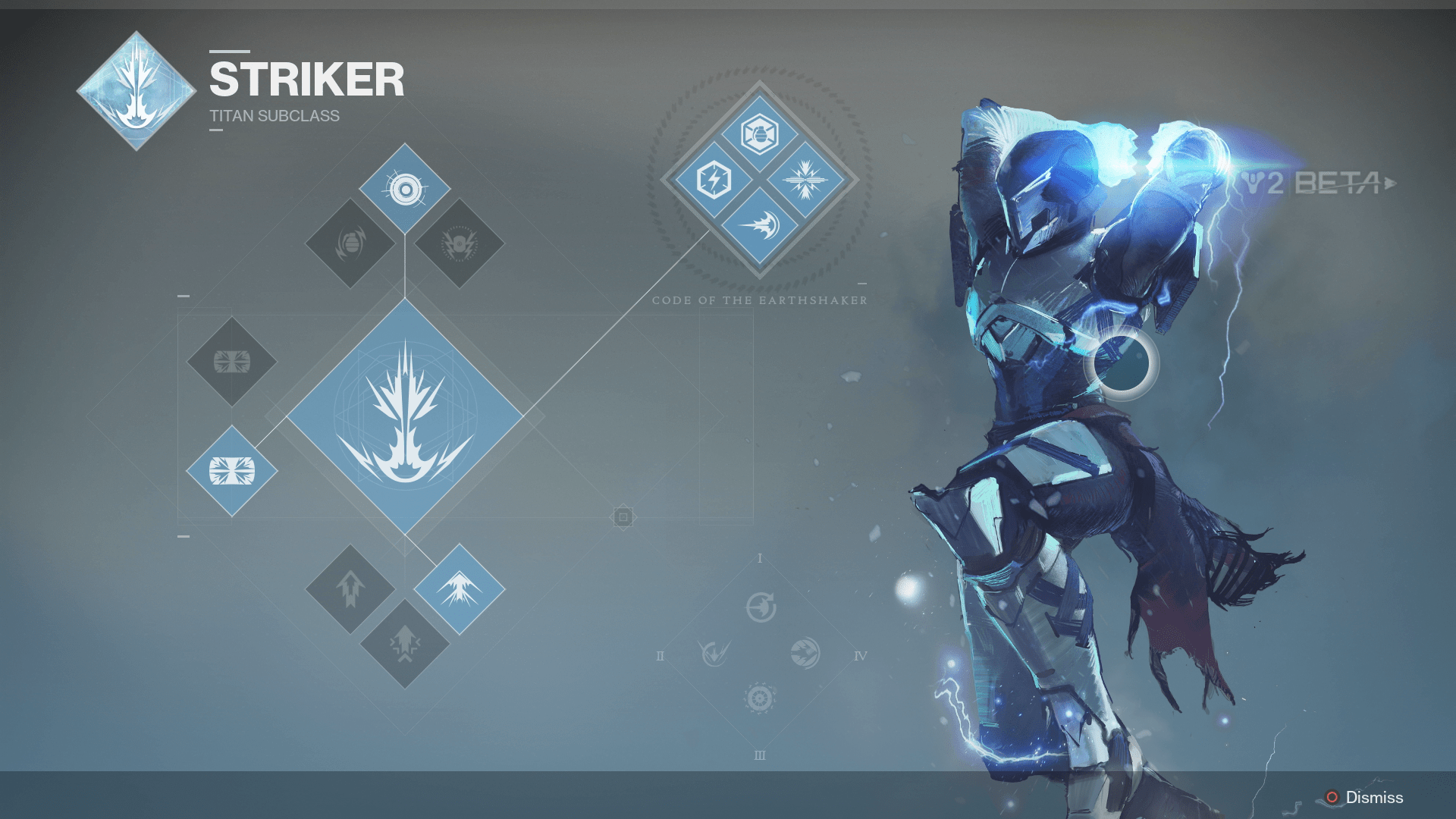1456x819 pixels.
Task: Inspect locked perk II in the lower tree
Action: pos(714,653)
